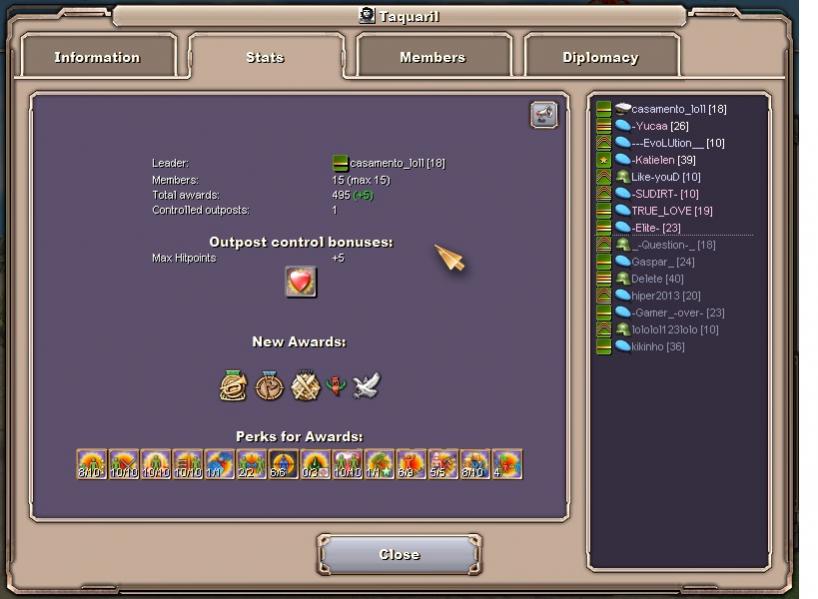Click the bugle horn medal award
The image size is (818, 599).
click(233, 385)
